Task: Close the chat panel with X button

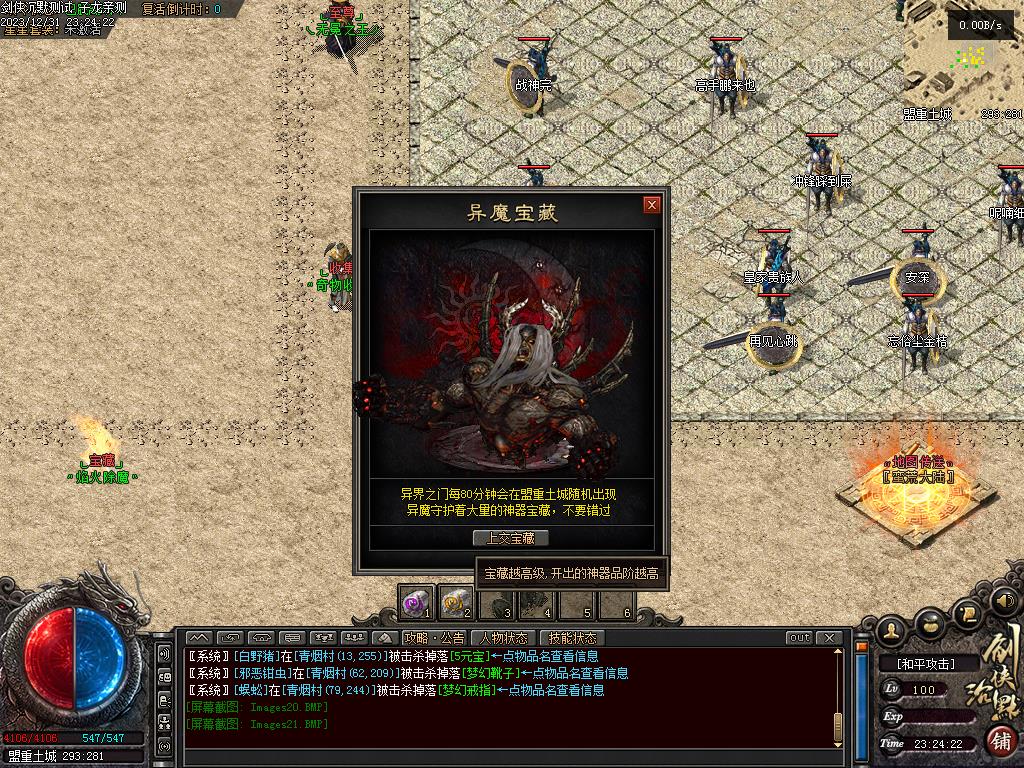Action: coord(829,638)
